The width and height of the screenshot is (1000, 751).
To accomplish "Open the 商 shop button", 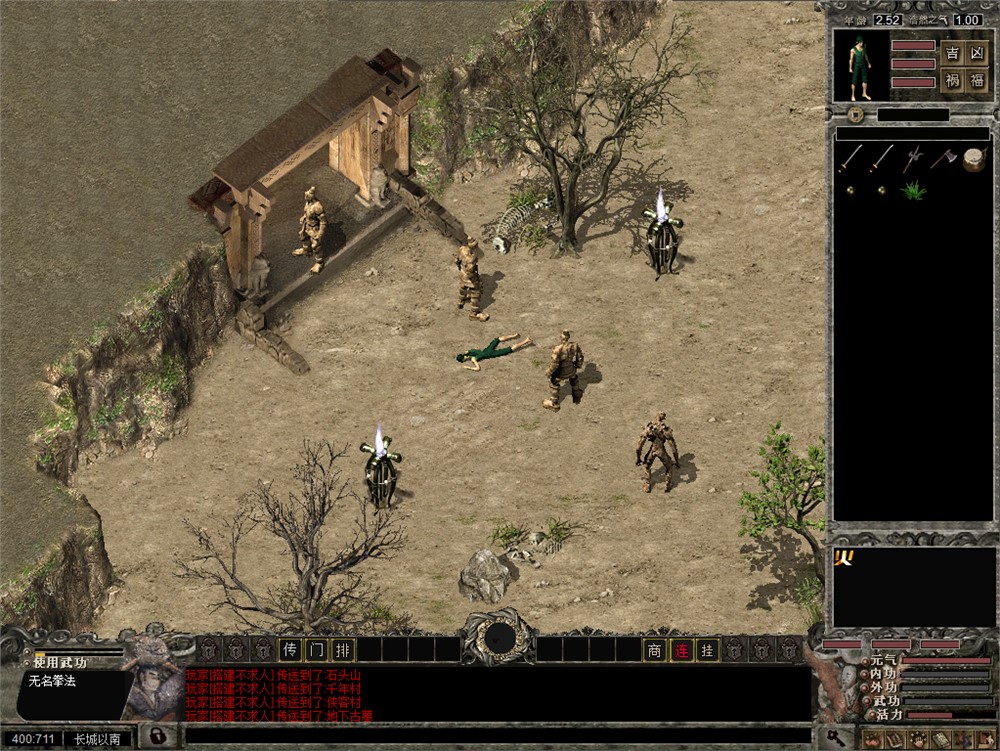I will click(x=655, y=650).
